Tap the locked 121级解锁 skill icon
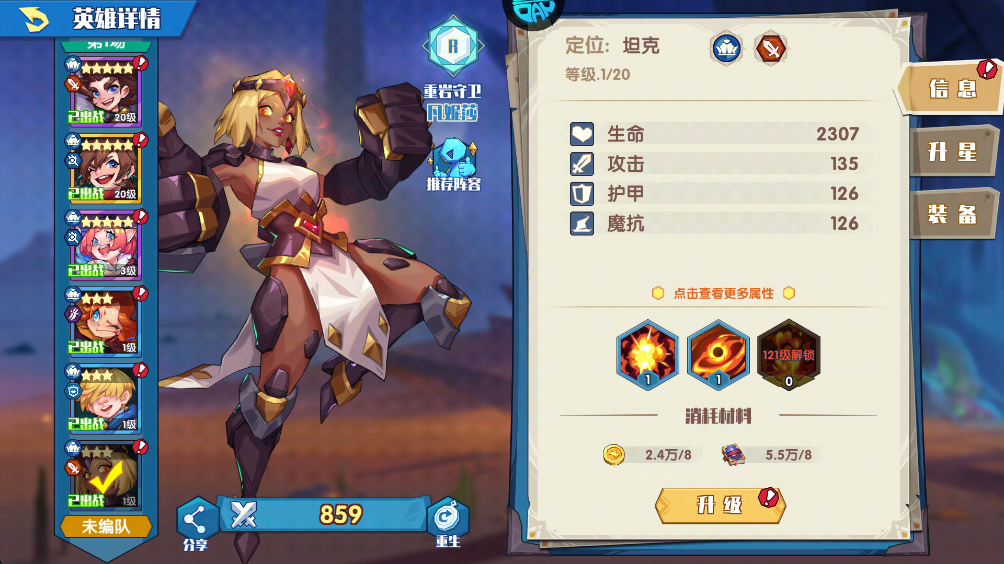This screenshot has width=1004, height=564. tap(788, 353)
